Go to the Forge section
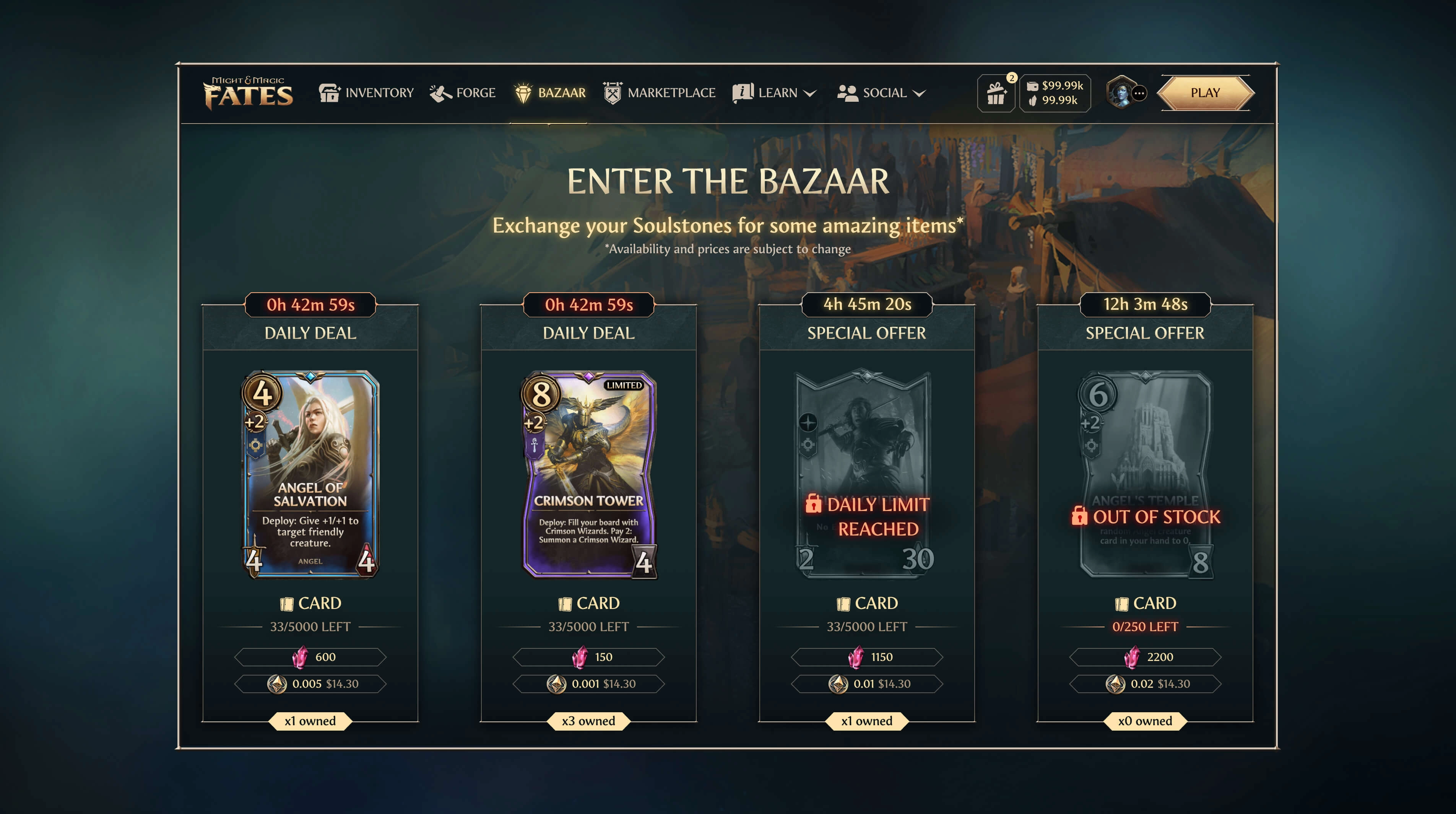1456x814 pixels. point(462,93)
